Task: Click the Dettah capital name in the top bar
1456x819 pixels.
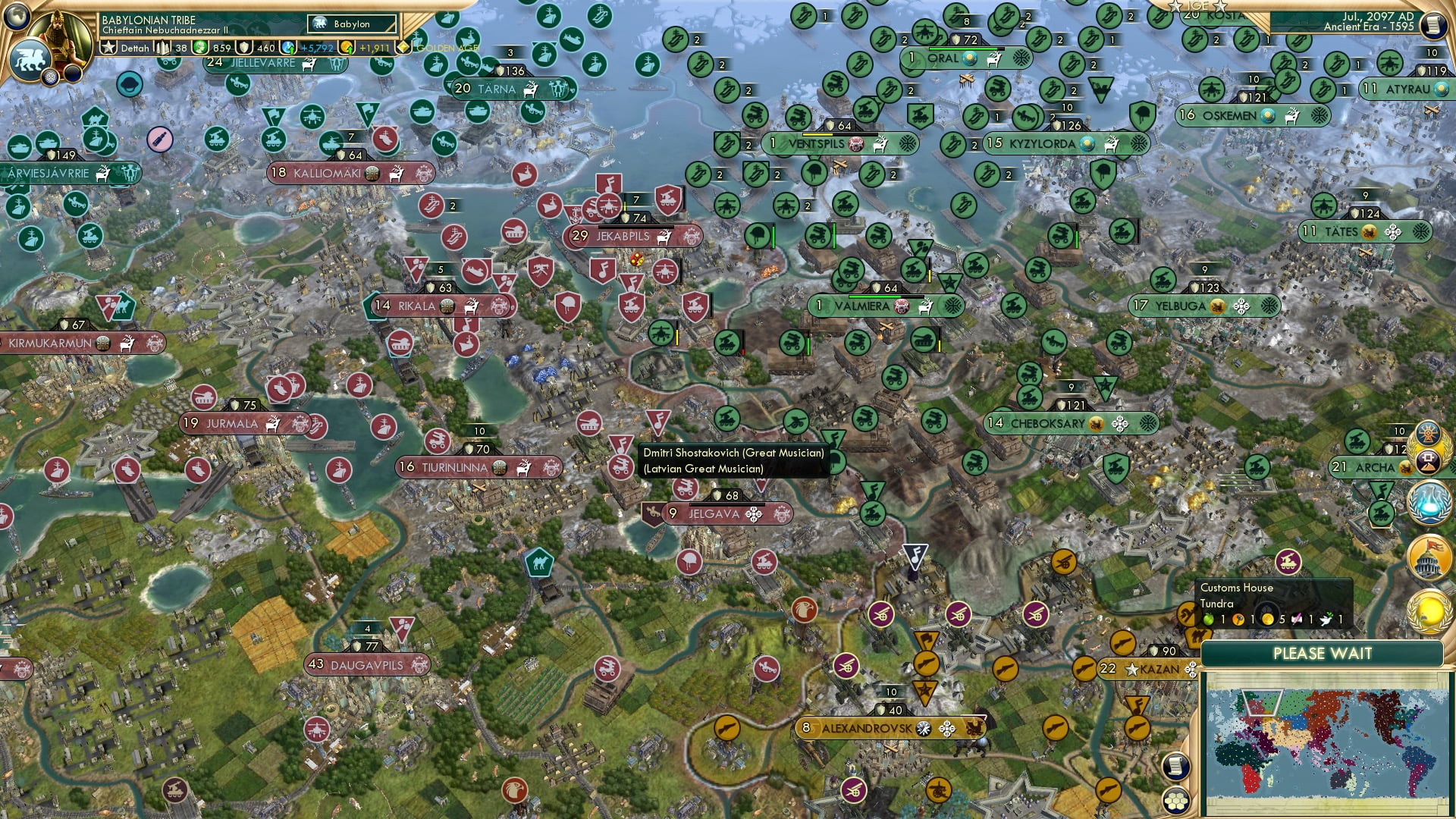Action: pyautogui.click(x=133, y=47)
